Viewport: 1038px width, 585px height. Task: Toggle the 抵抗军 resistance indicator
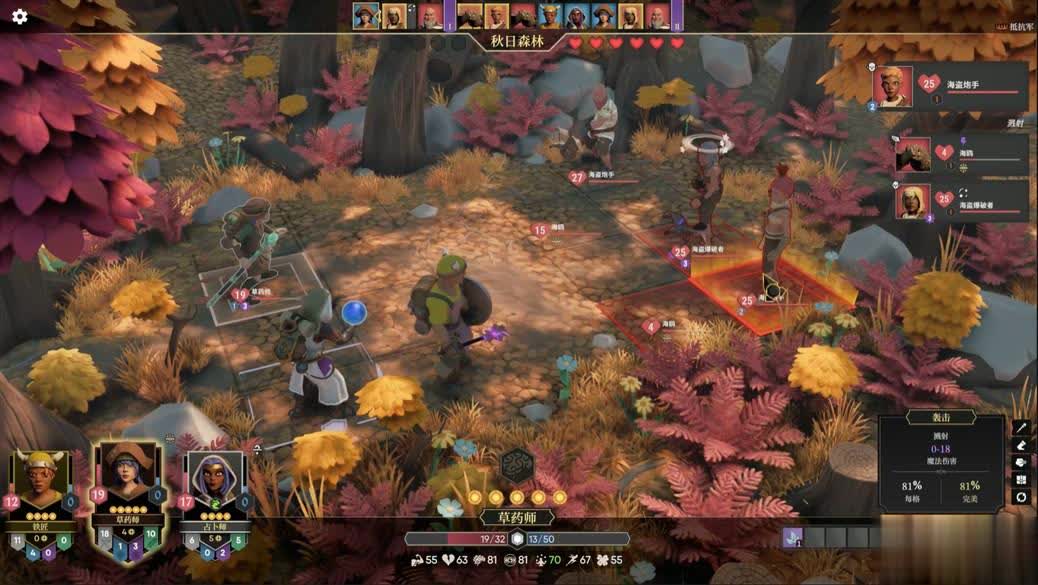coord(1019,27)
